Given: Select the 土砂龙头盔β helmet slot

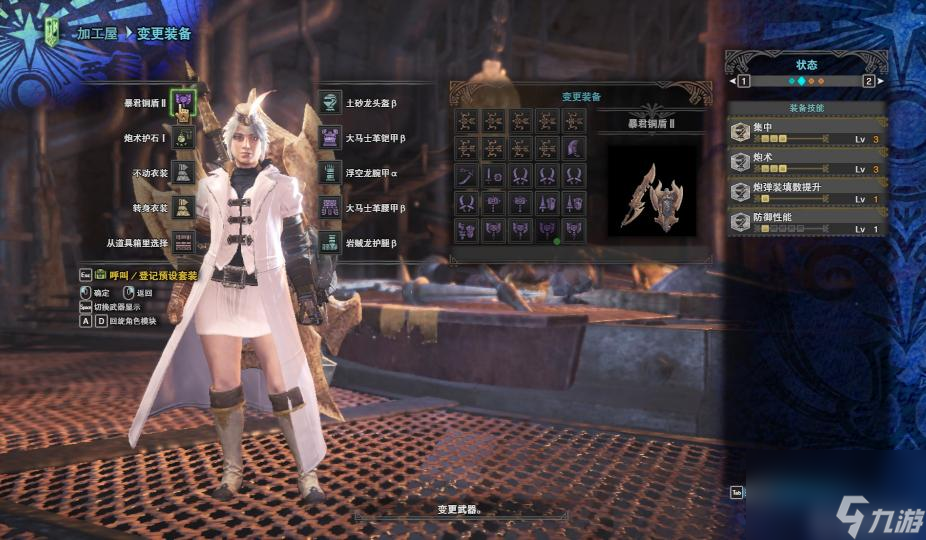Looking at the screenshot, I should (330, 102).
